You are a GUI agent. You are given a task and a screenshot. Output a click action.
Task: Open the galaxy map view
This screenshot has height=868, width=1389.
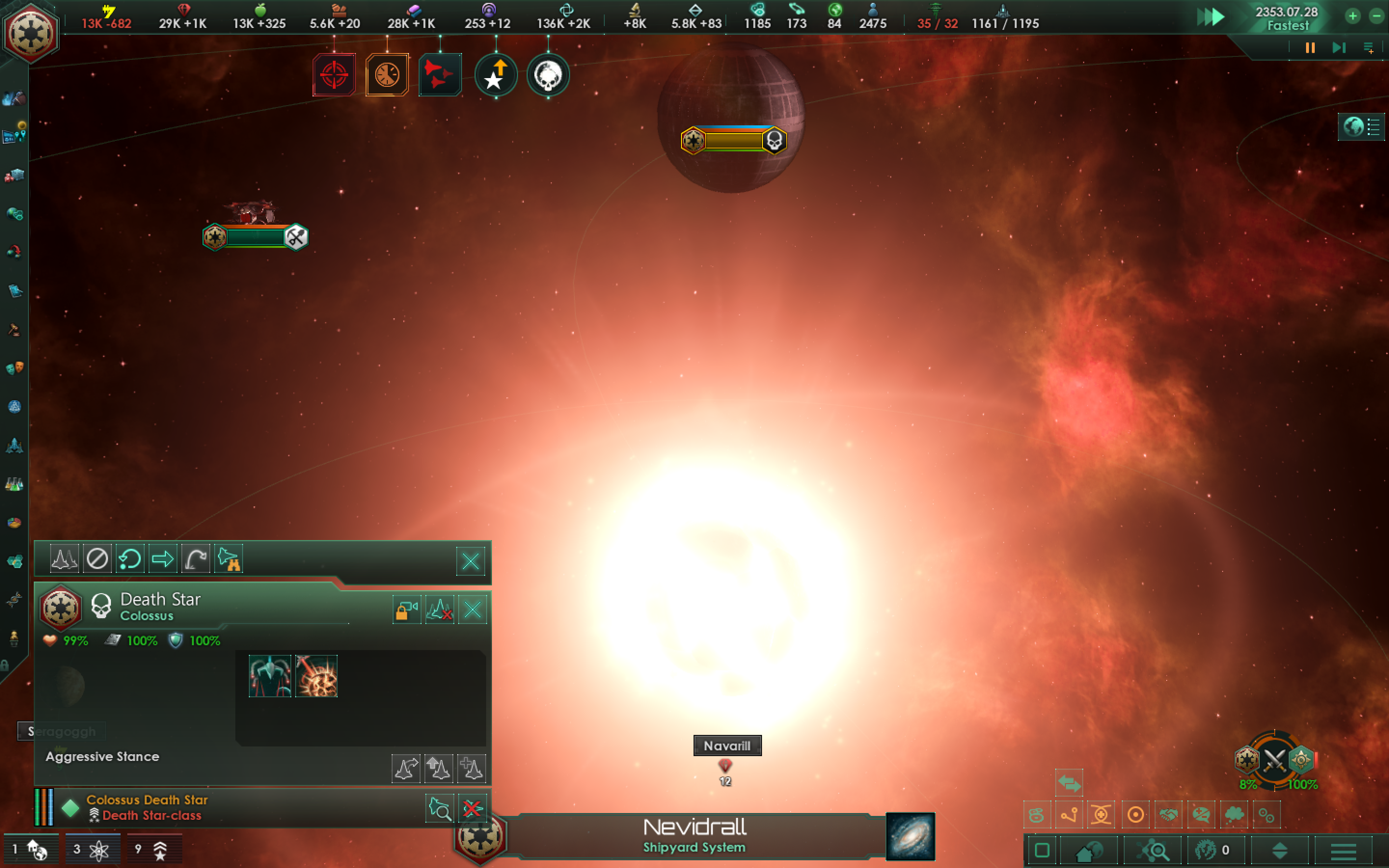(x=910, y=837)
